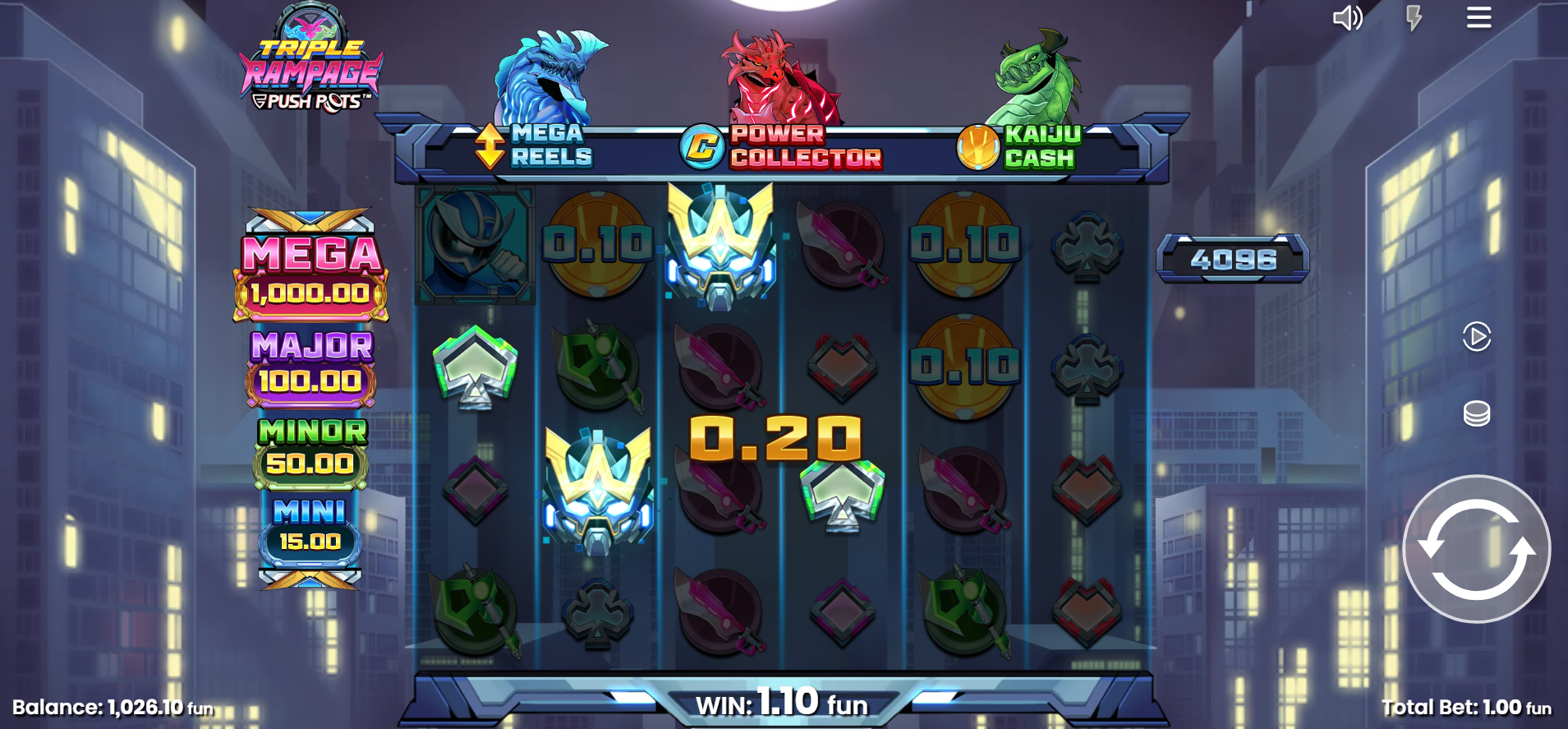Toggle the game sound

pyautogui.click(x=1347, y=18)
